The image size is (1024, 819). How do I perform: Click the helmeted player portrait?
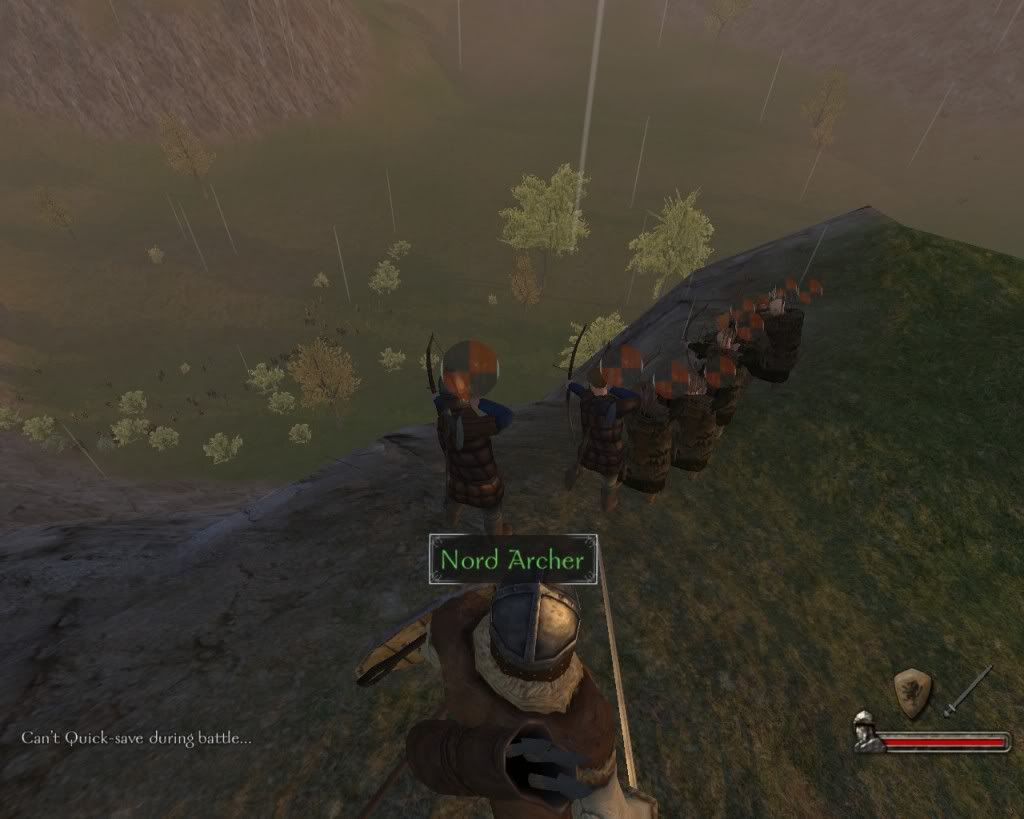click(866, 732)
